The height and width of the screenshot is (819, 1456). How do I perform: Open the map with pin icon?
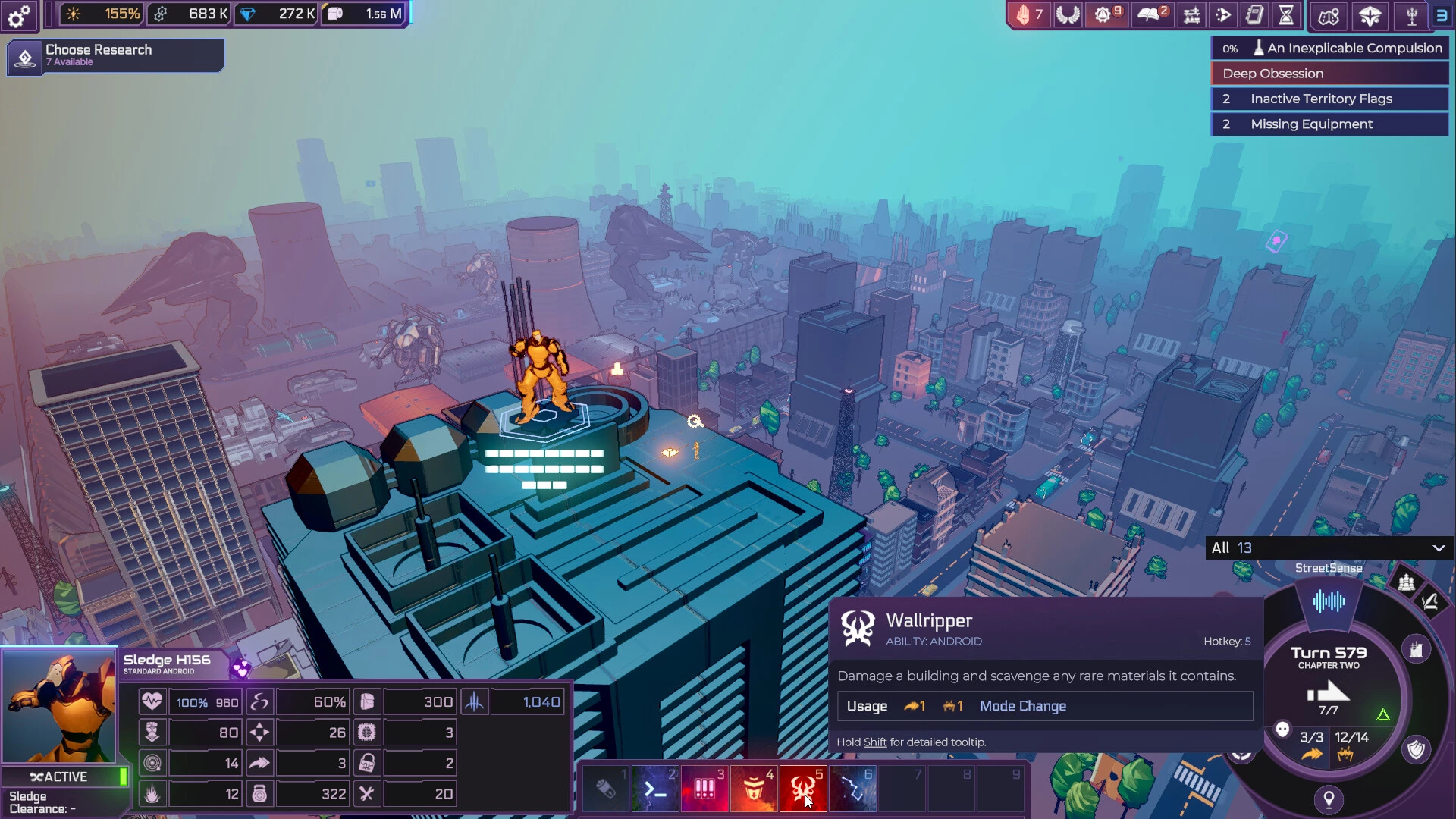(x=1329, y=16)
